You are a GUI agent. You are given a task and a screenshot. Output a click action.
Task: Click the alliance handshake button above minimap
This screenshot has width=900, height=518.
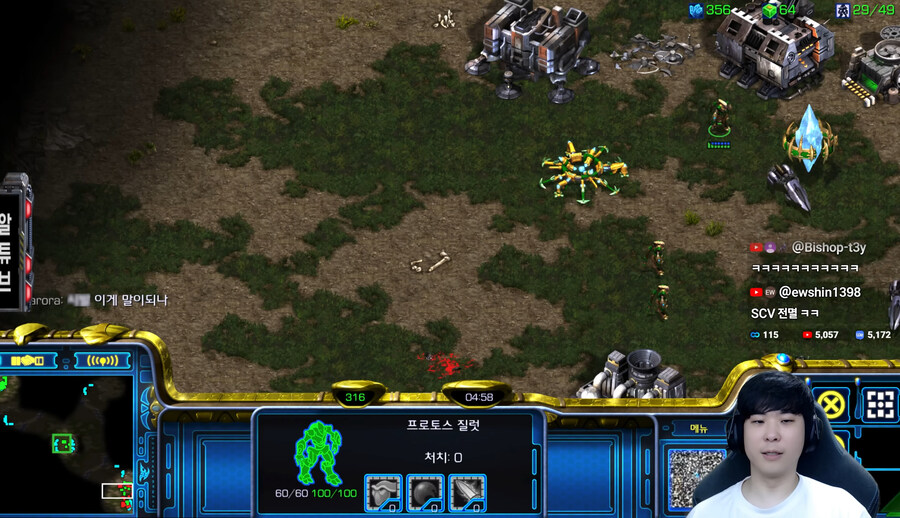point(32,359)
